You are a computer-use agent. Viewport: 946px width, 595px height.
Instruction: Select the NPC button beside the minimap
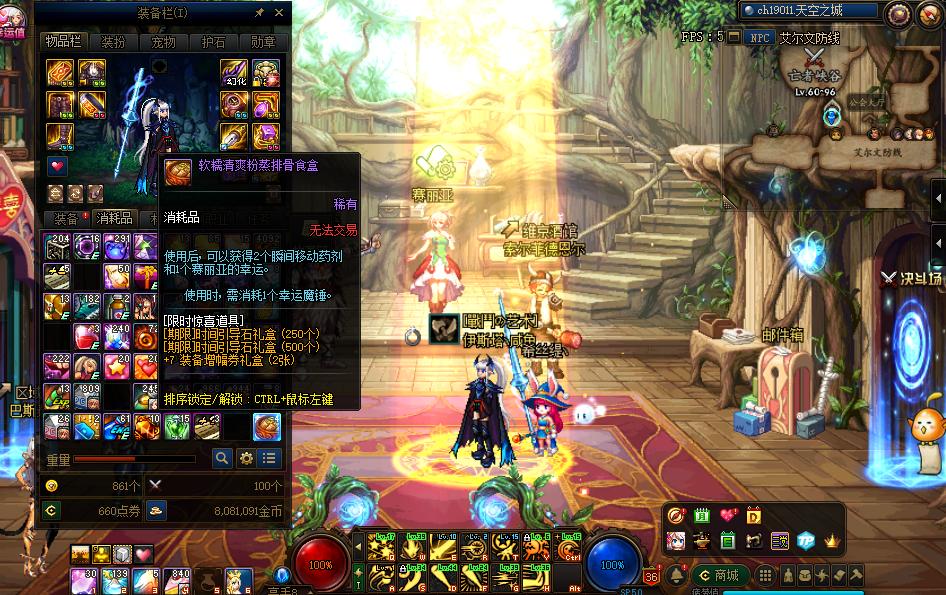pyautogui.click(x=760, y=37)
